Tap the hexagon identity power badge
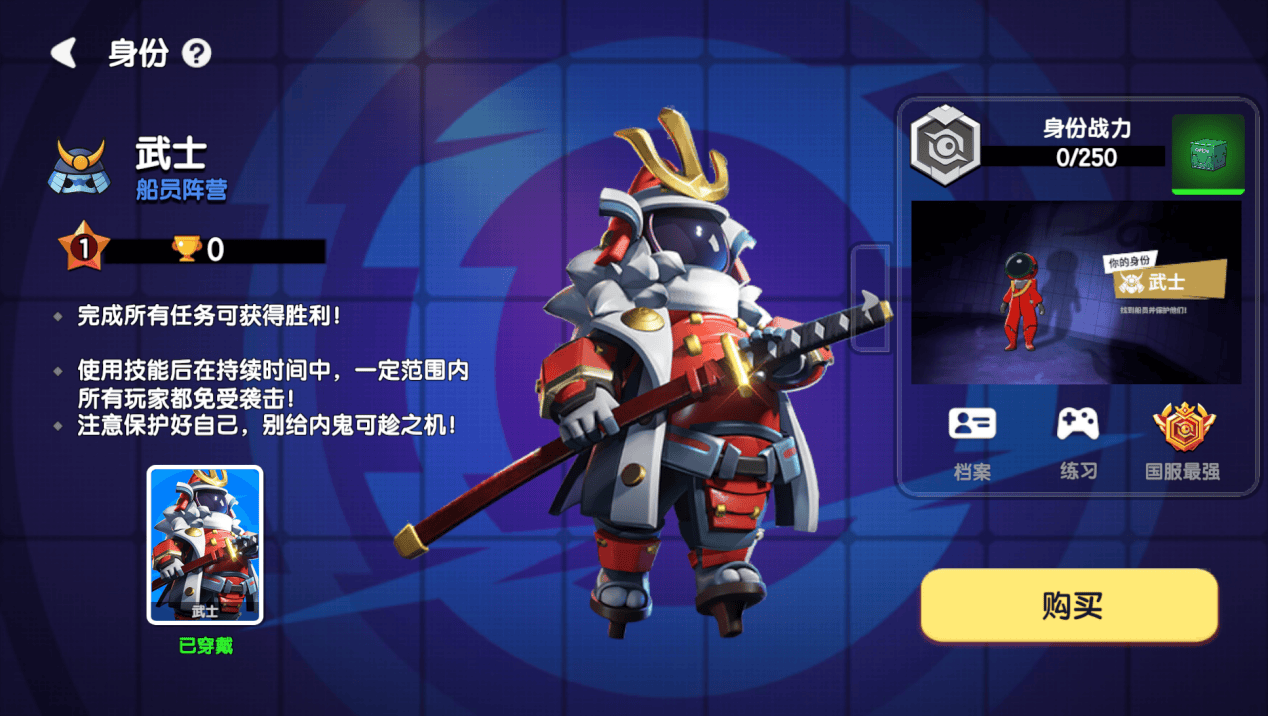 (945, 145)
